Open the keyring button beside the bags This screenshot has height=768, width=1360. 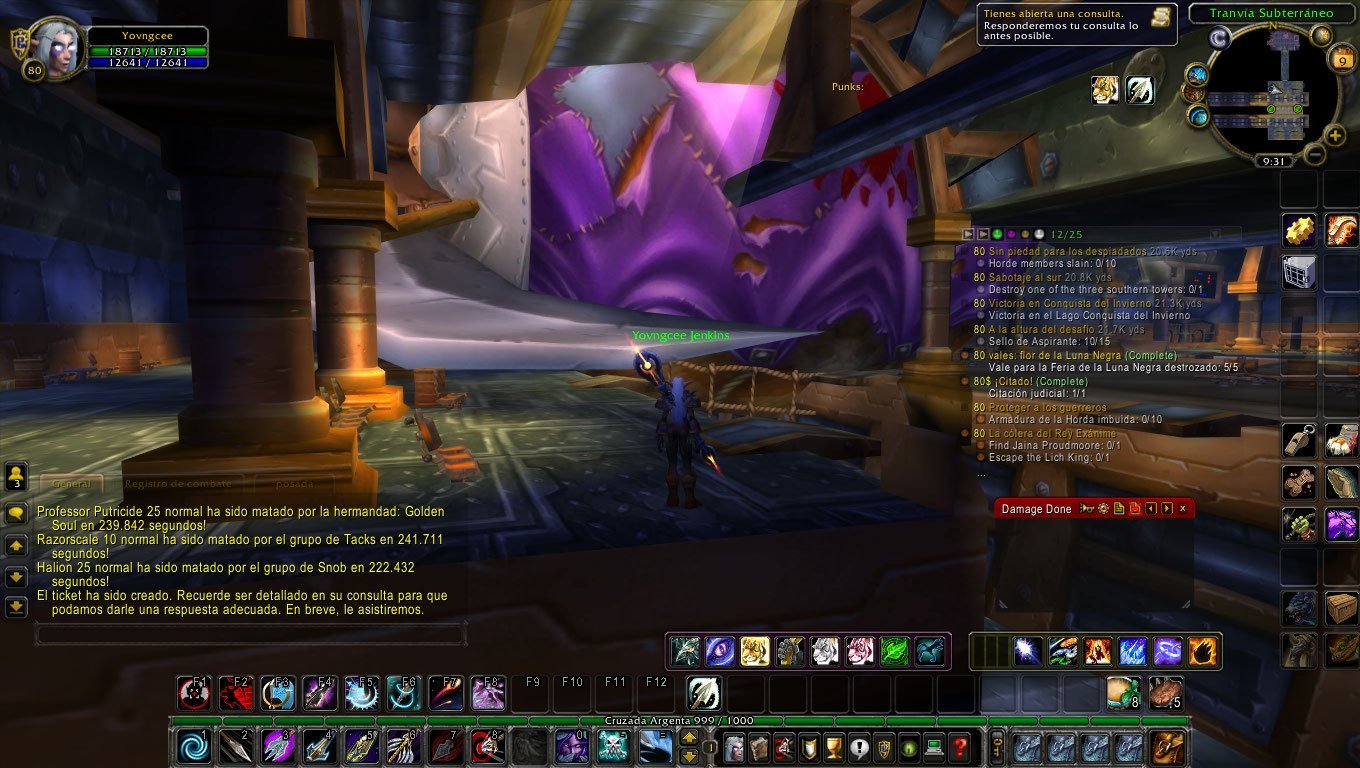[996, 746]
